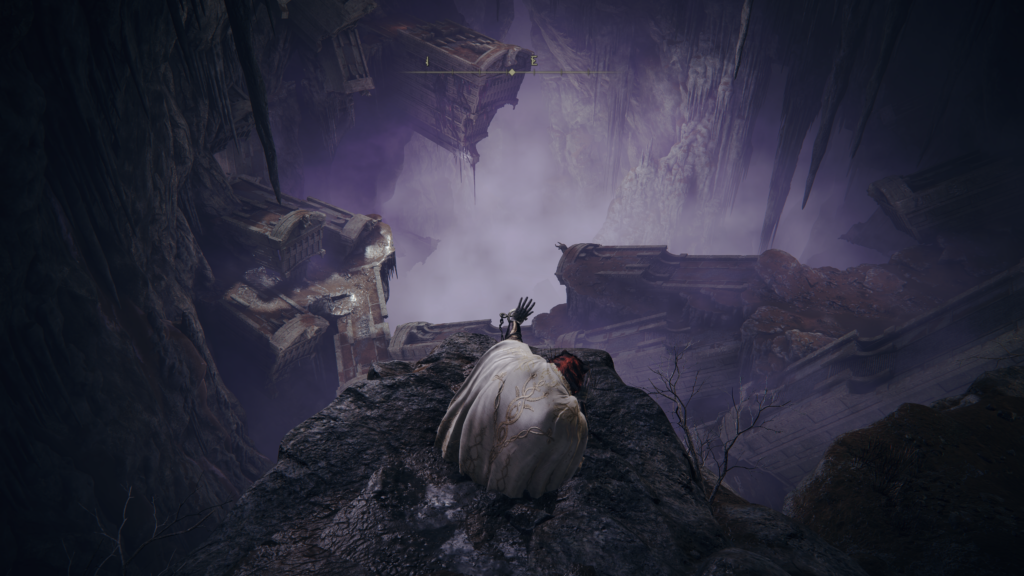This screenshot has height=576, width=1024.
Task: Click the compass bar's East marker
Action: (x=534, y=62)
